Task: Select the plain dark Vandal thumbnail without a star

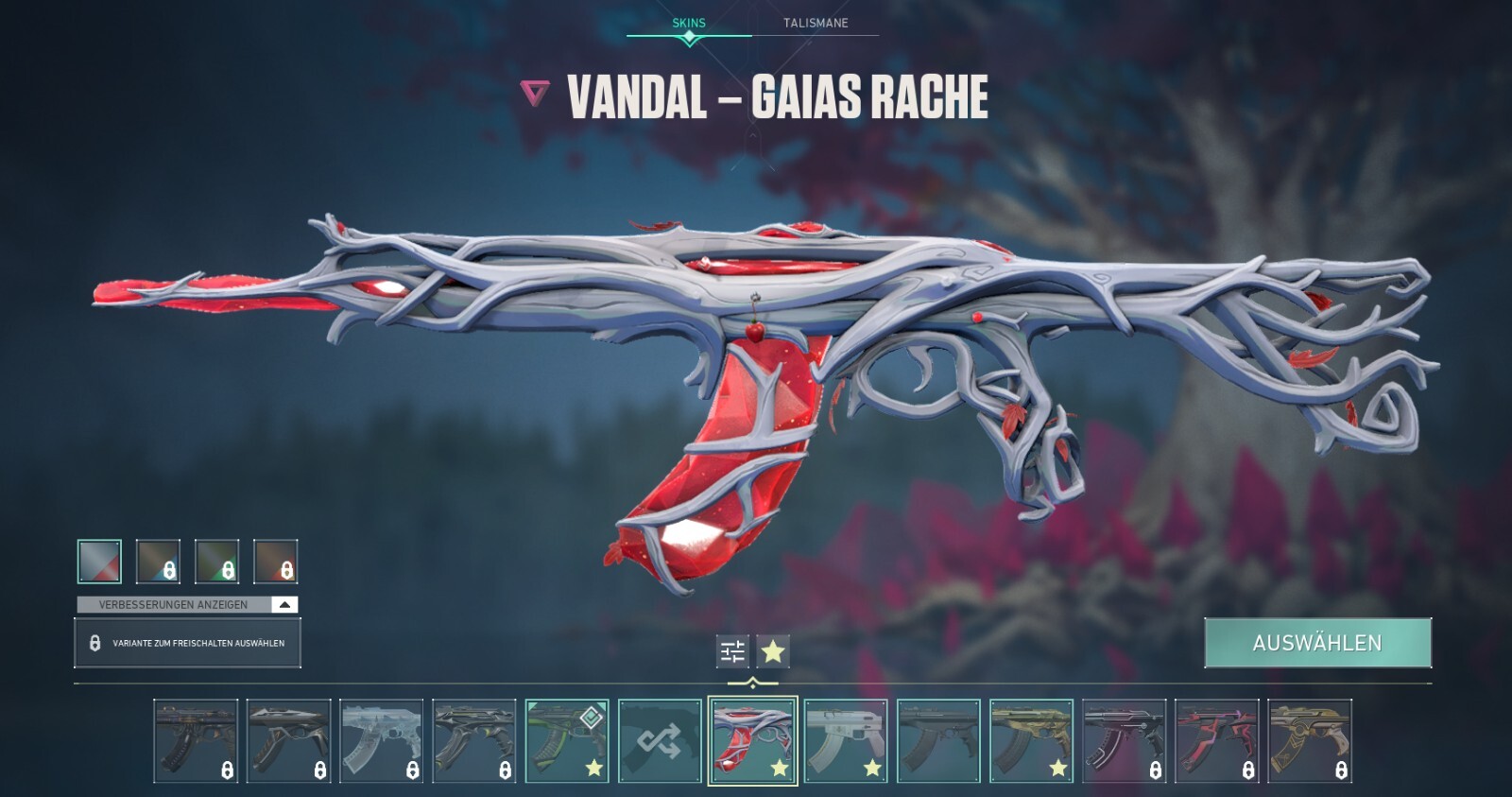Action: 938,741
